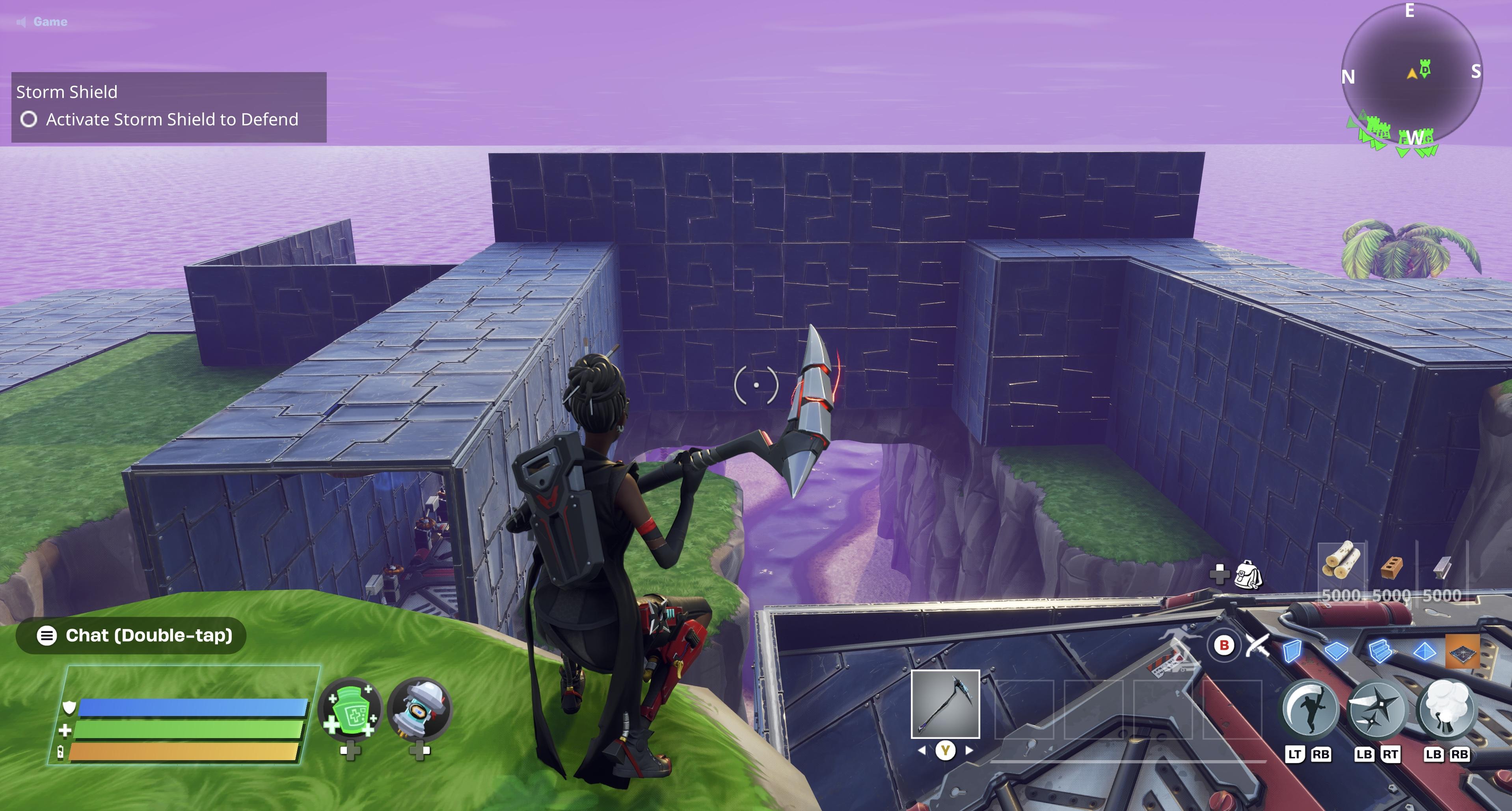Open weapon selection with the Y prompt
The width and height of the screenshot is (1512, 811).
(x=945, y=751)
